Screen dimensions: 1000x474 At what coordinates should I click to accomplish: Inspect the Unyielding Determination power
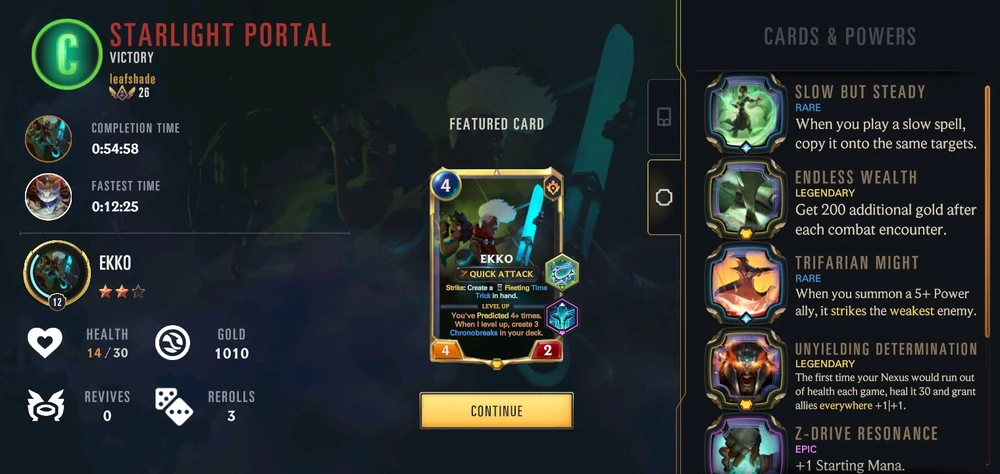click(x=745, y=370)
